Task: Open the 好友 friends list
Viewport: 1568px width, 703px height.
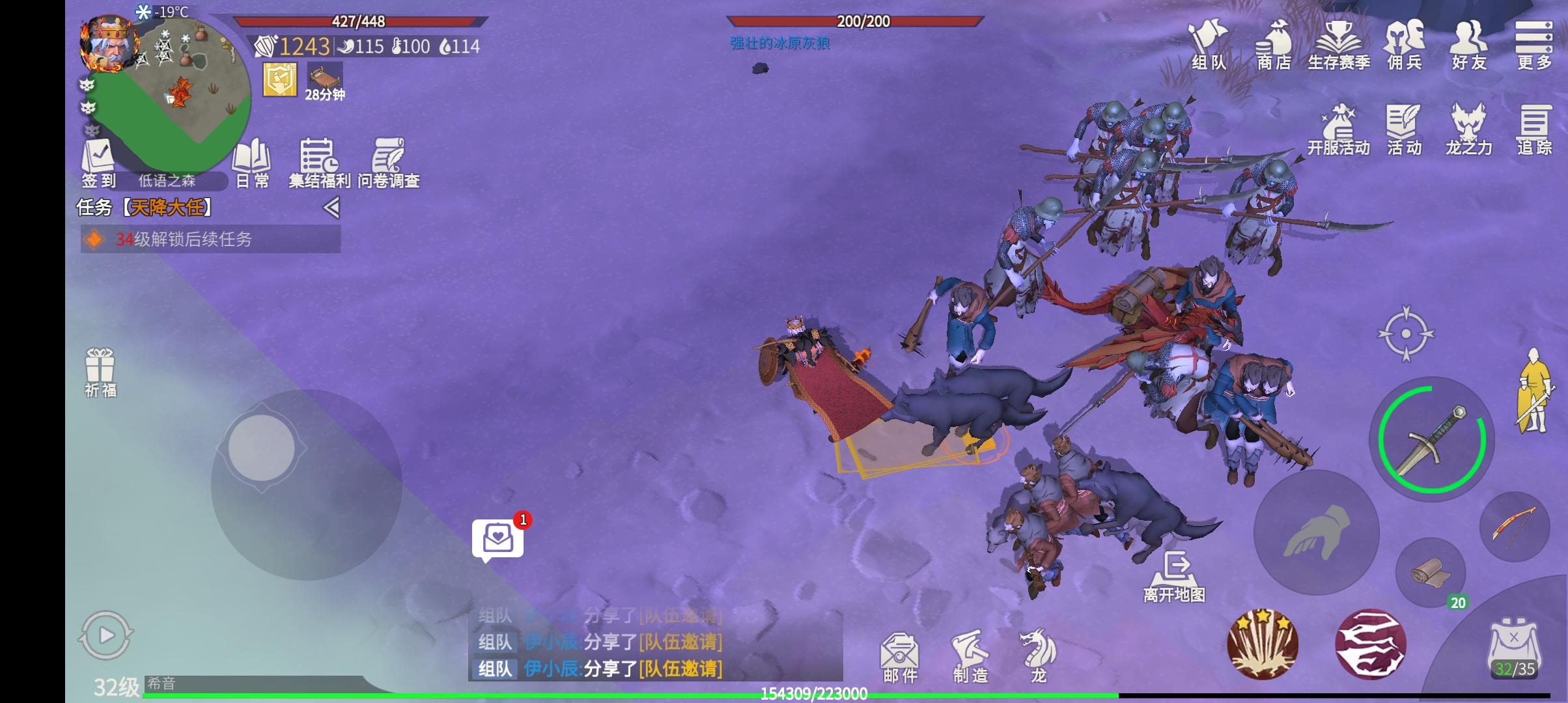Action: (x=1469, y=44)
